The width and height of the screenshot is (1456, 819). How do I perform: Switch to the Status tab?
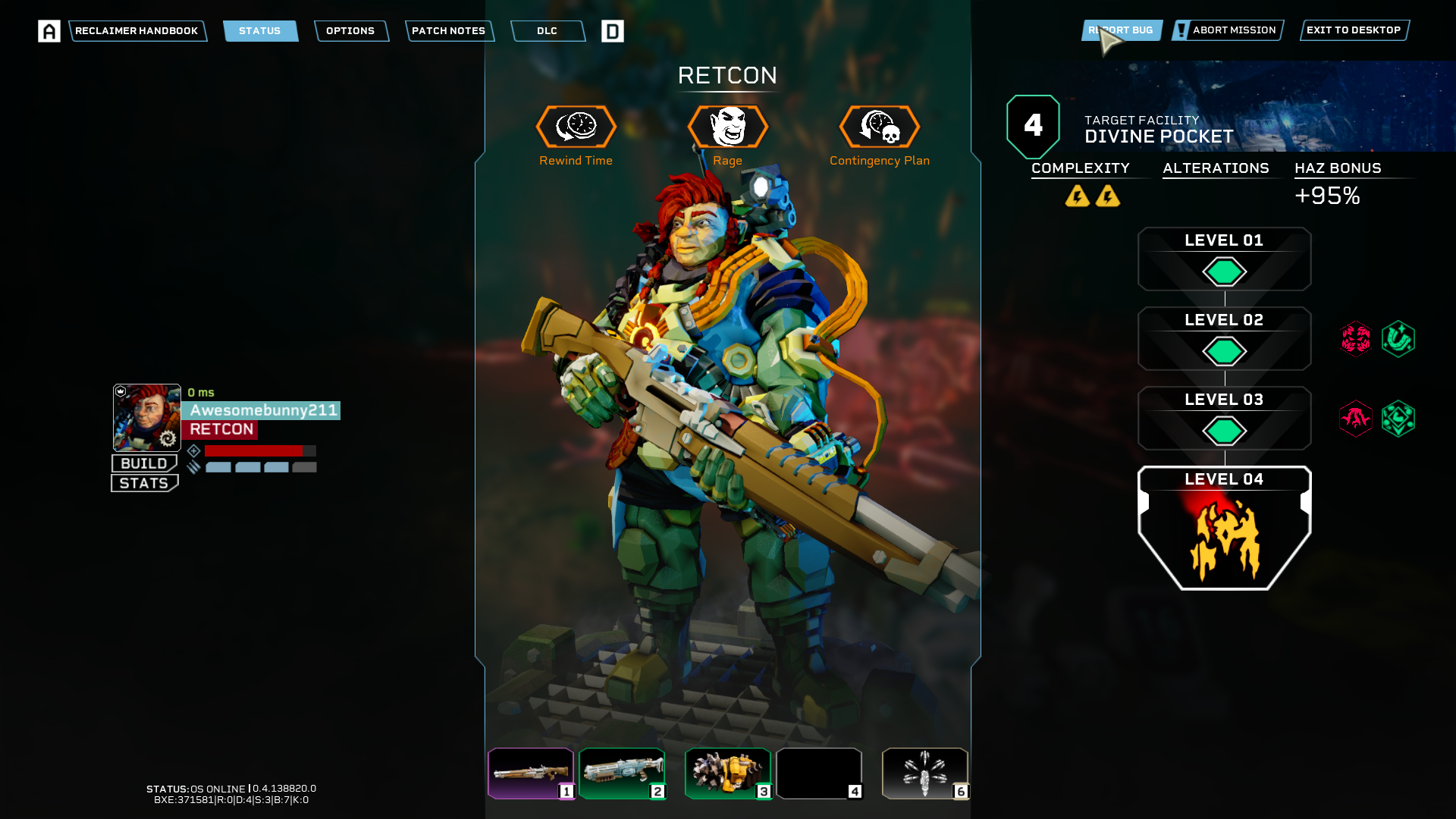(260, 31)
